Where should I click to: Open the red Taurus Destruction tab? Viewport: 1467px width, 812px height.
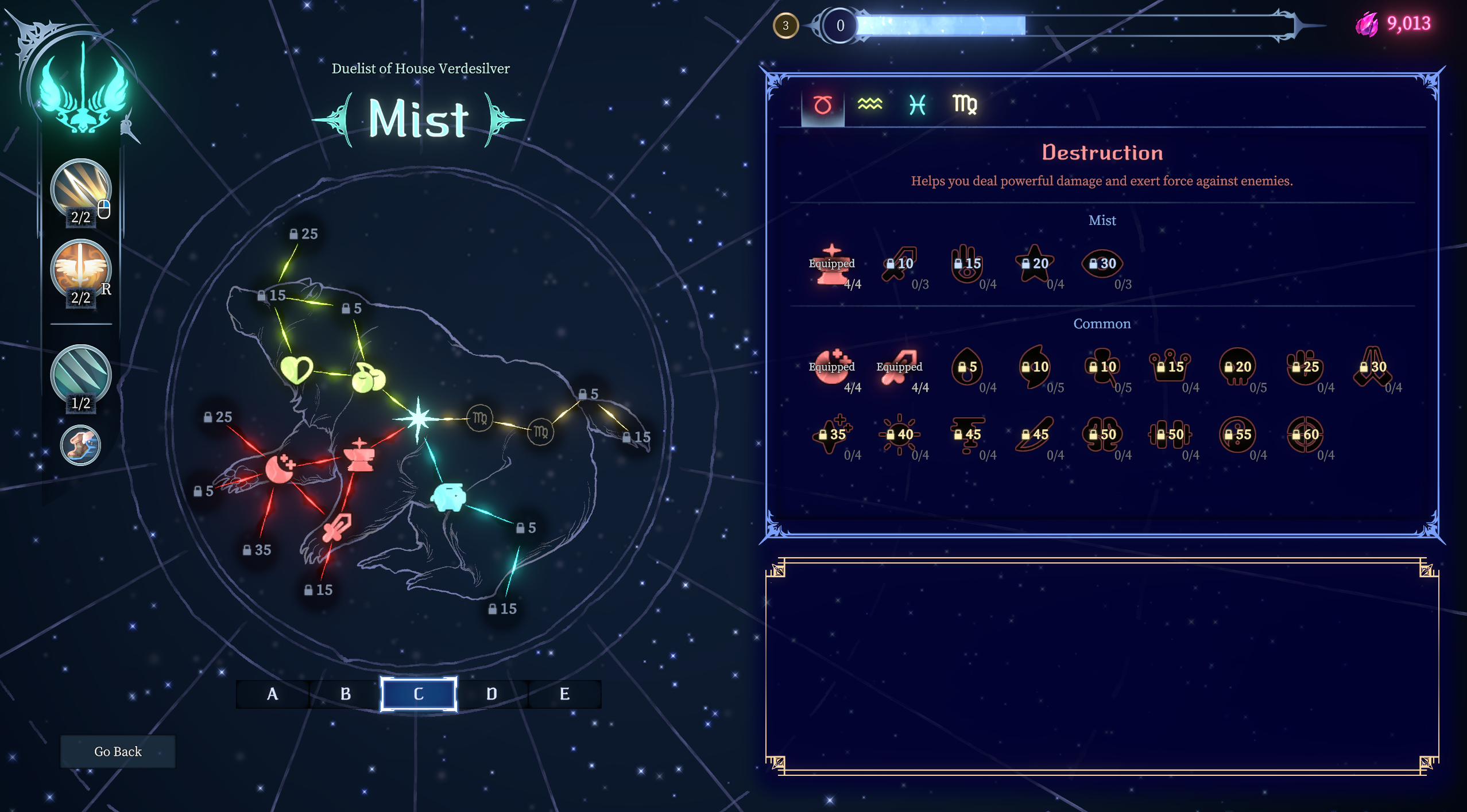(822, 105)
